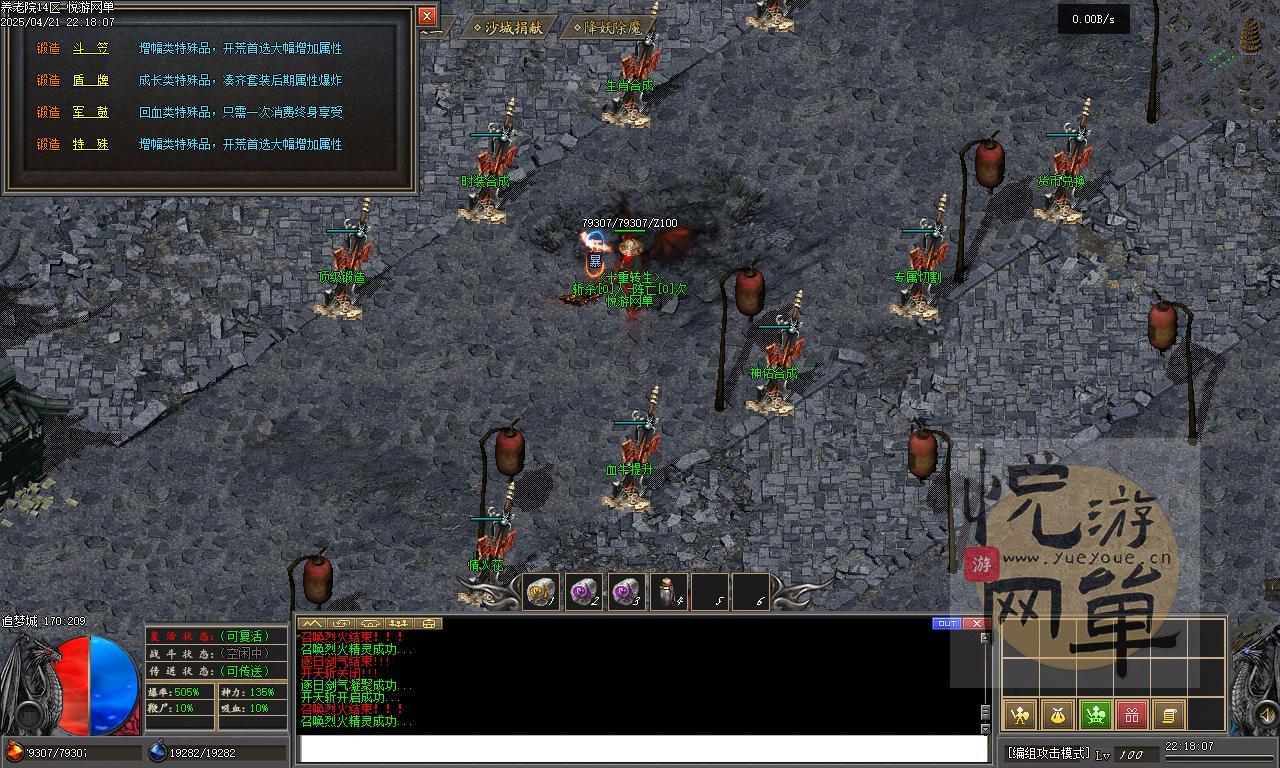Open the character warrior icon panel

[1019, 715]
